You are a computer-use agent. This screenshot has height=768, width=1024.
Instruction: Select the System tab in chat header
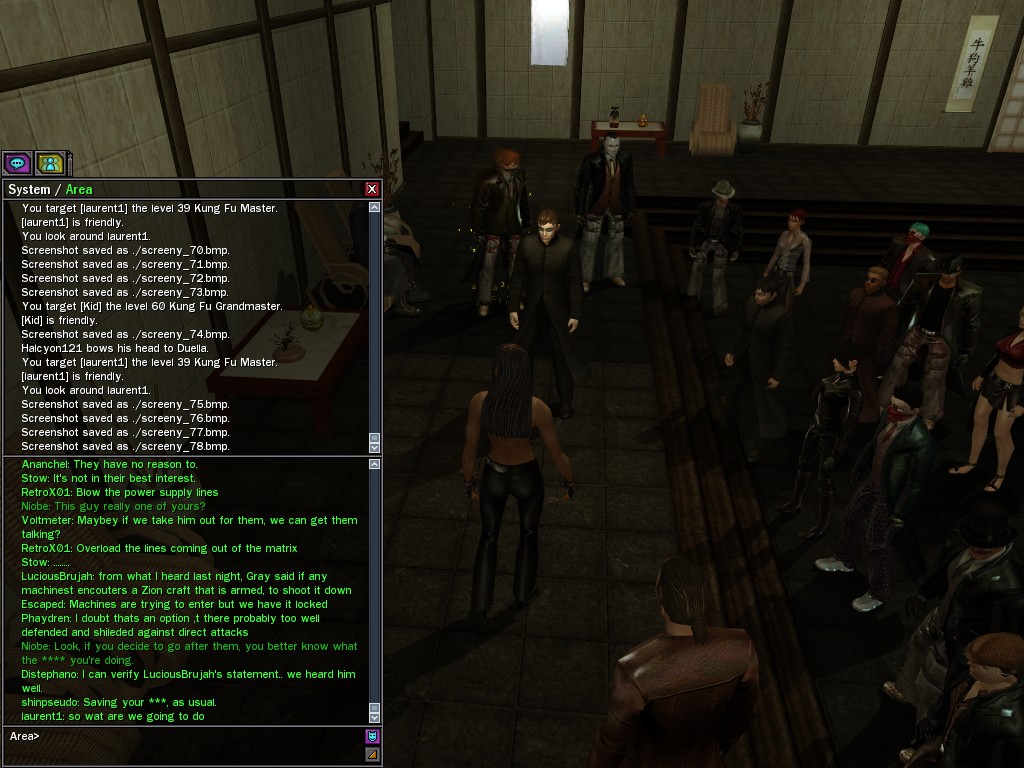[x=28, y=189]
